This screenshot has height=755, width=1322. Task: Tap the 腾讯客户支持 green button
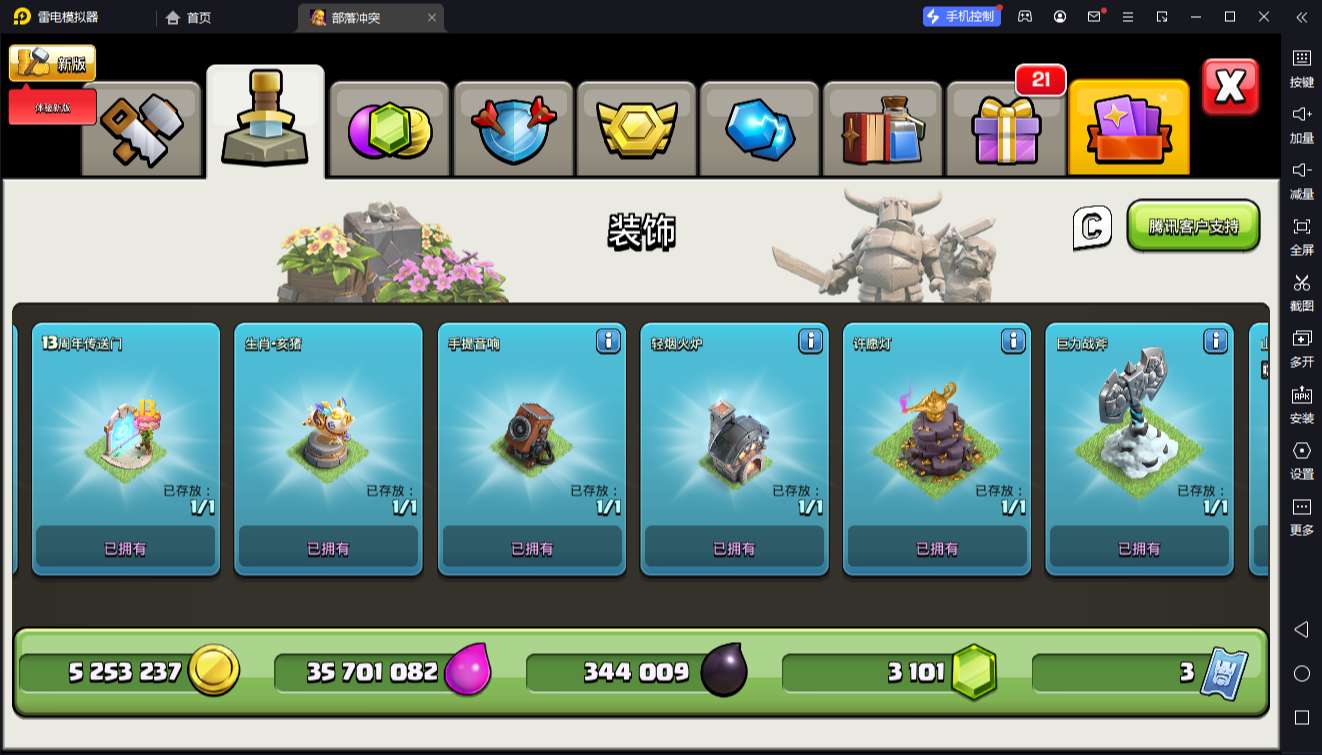[x=1193, y=226]
